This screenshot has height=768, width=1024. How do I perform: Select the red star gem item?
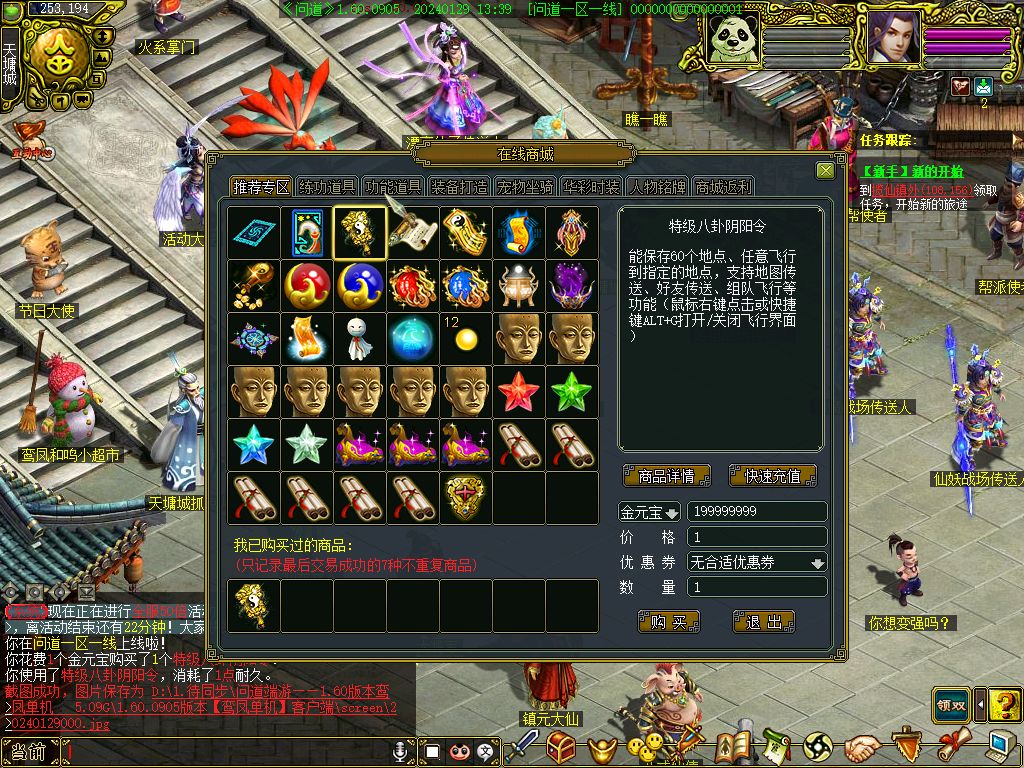point(519,392)
